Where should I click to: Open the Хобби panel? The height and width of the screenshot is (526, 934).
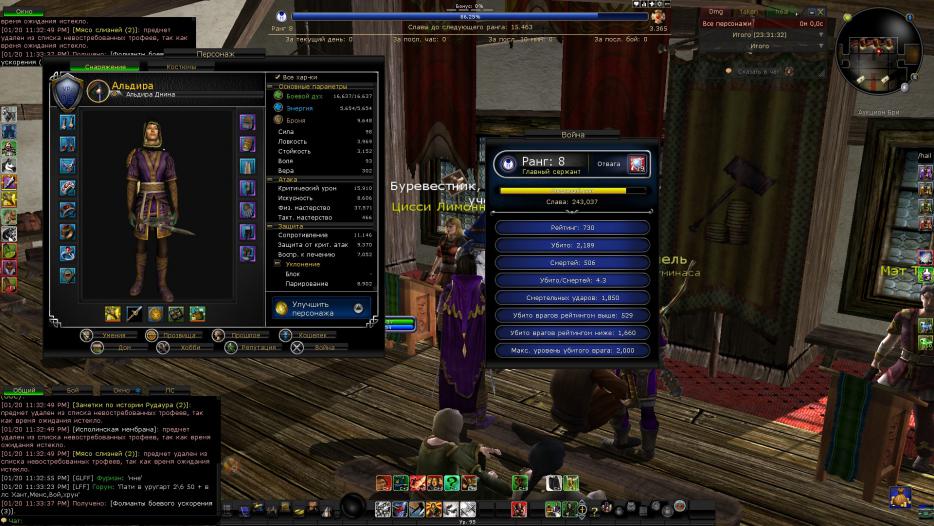click(x=171, y=348)
